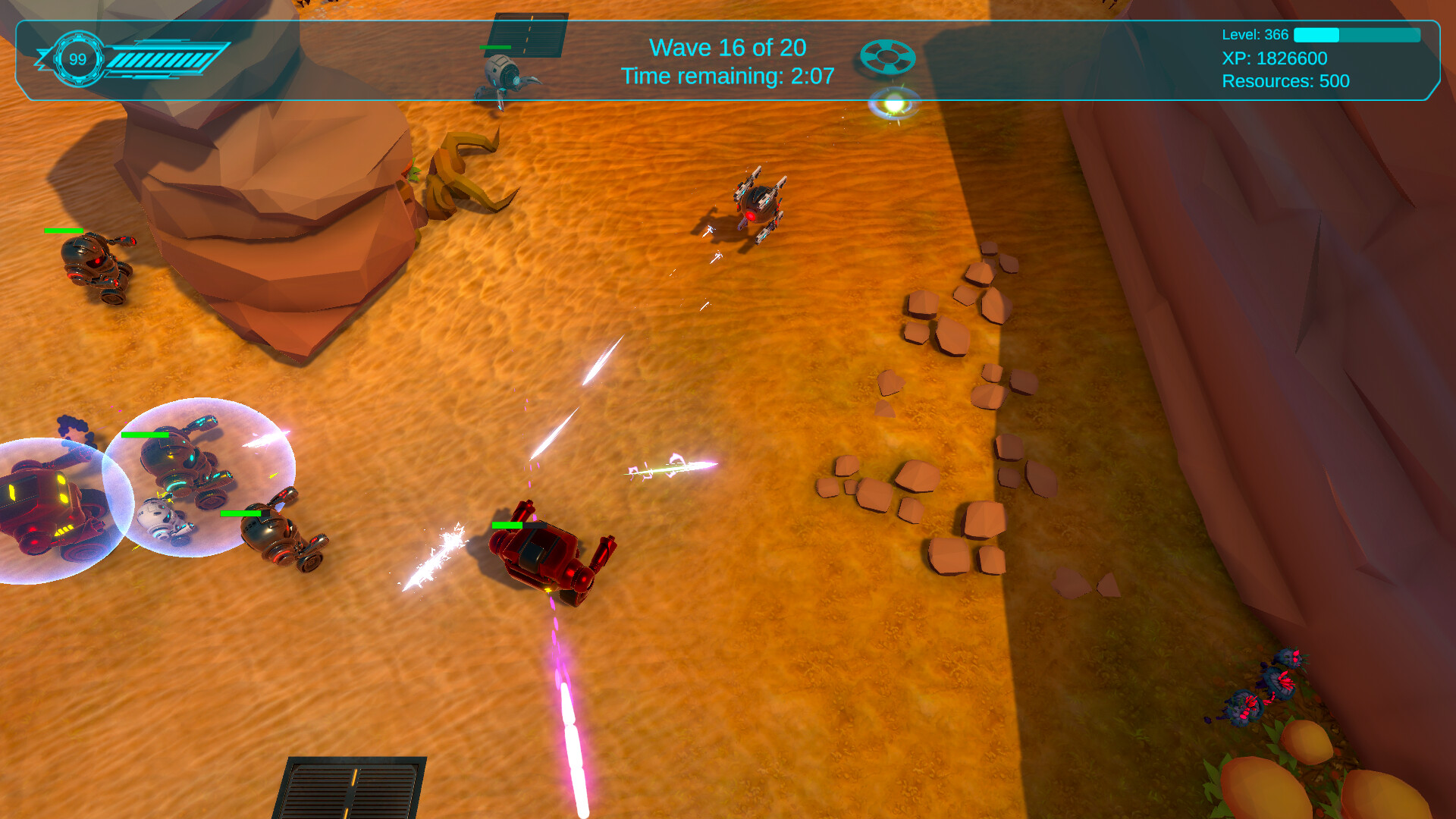
Task: Click the XP: 1826600 counter
Action: [1276, 58]
